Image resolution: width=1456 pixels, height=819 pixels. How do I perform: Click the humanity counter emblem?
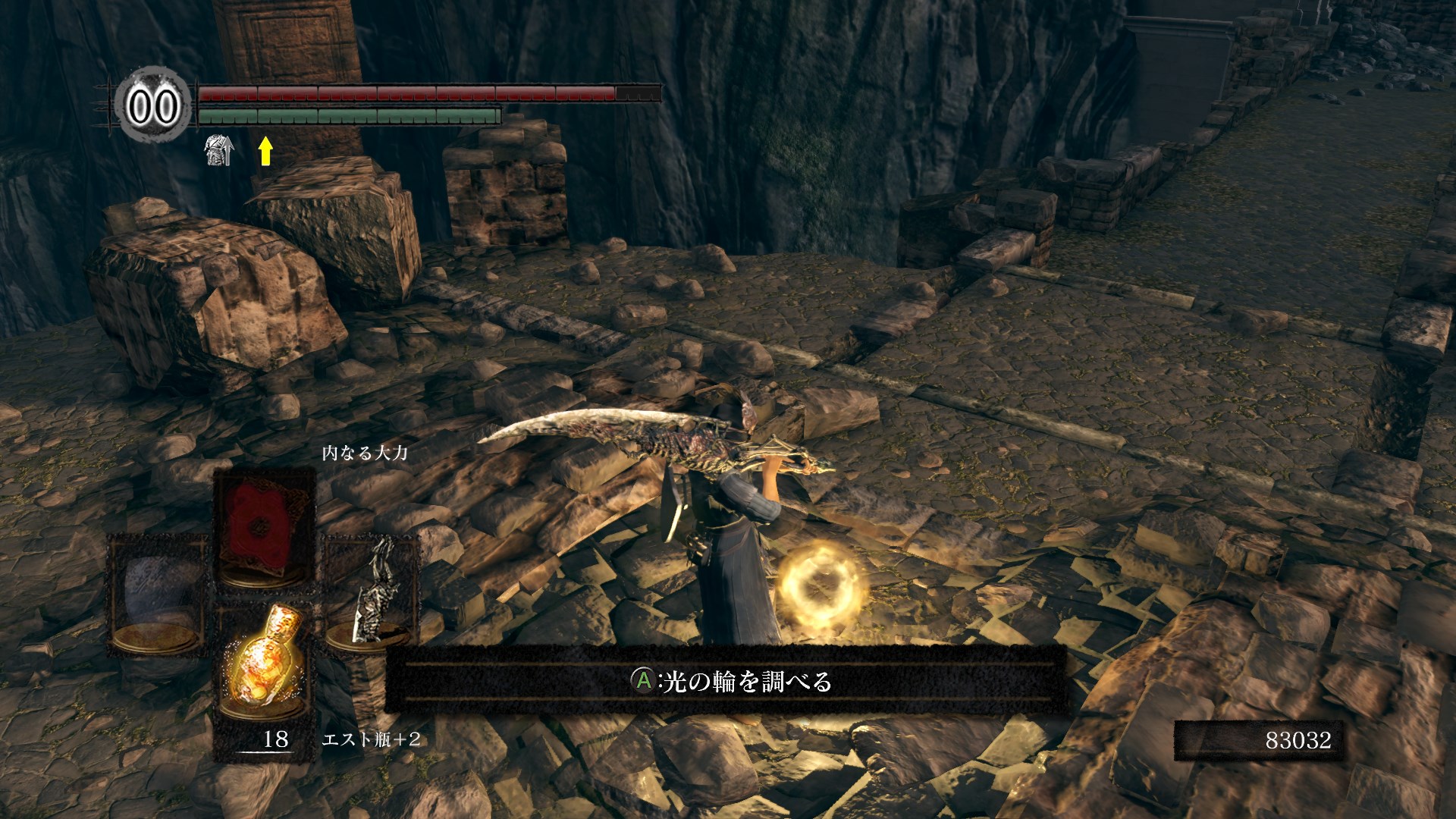(153, 105)
